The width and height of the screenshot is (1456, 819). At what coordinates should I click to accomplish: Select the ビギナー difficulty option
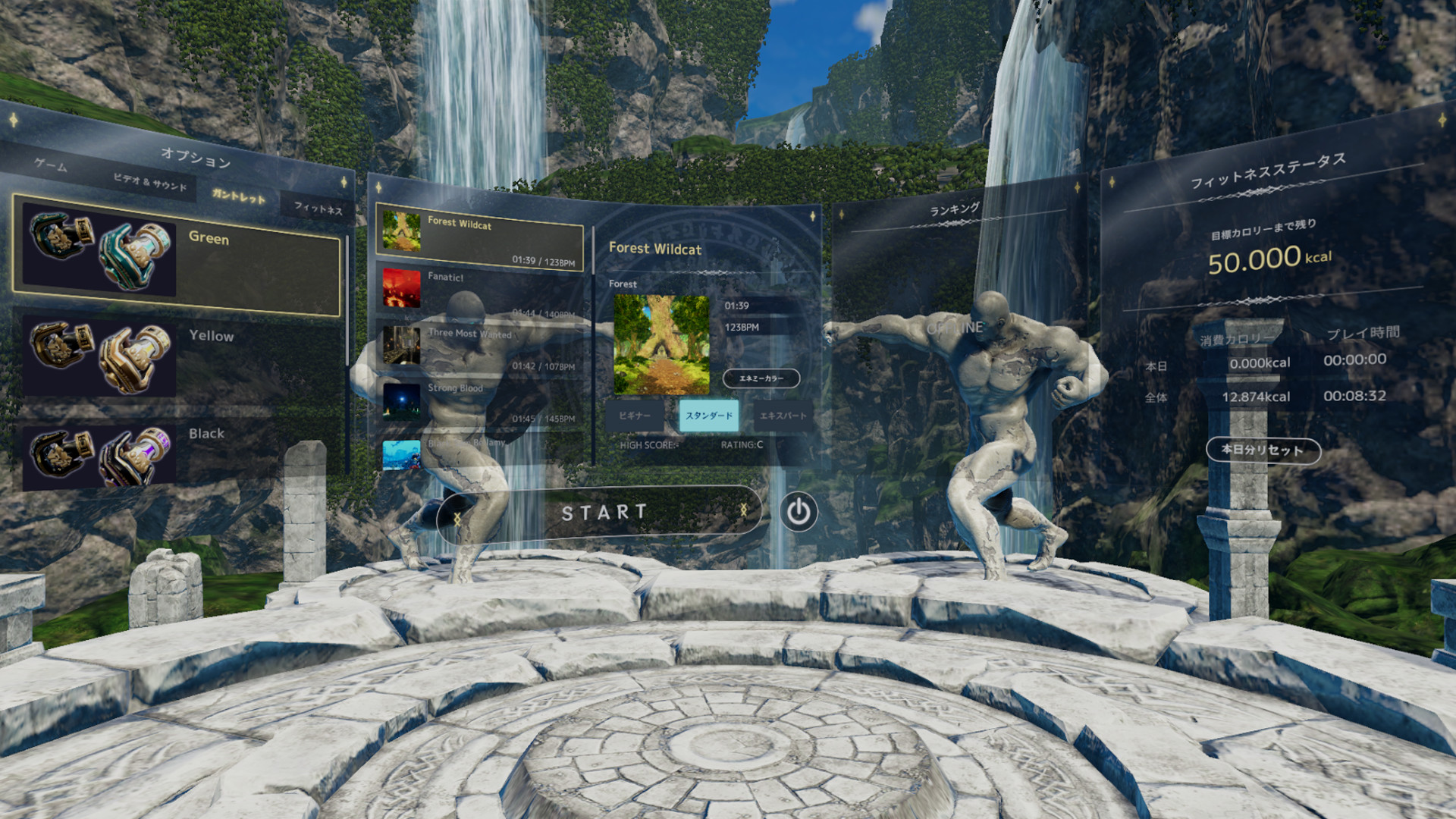coord(635,416)
